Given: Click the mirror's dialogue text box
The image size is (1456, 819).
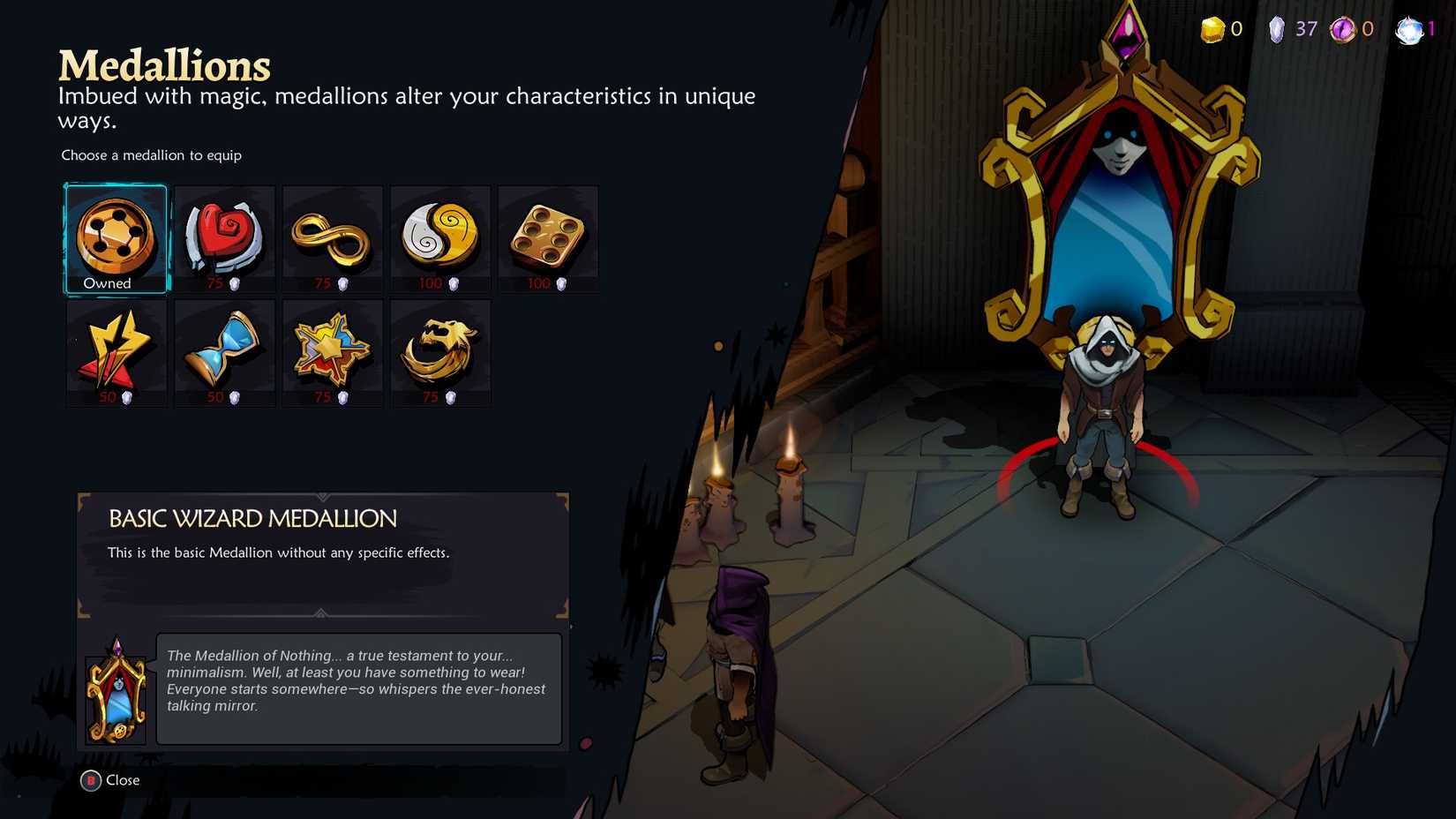Looking at the screenshot, I should pos(357,689).
